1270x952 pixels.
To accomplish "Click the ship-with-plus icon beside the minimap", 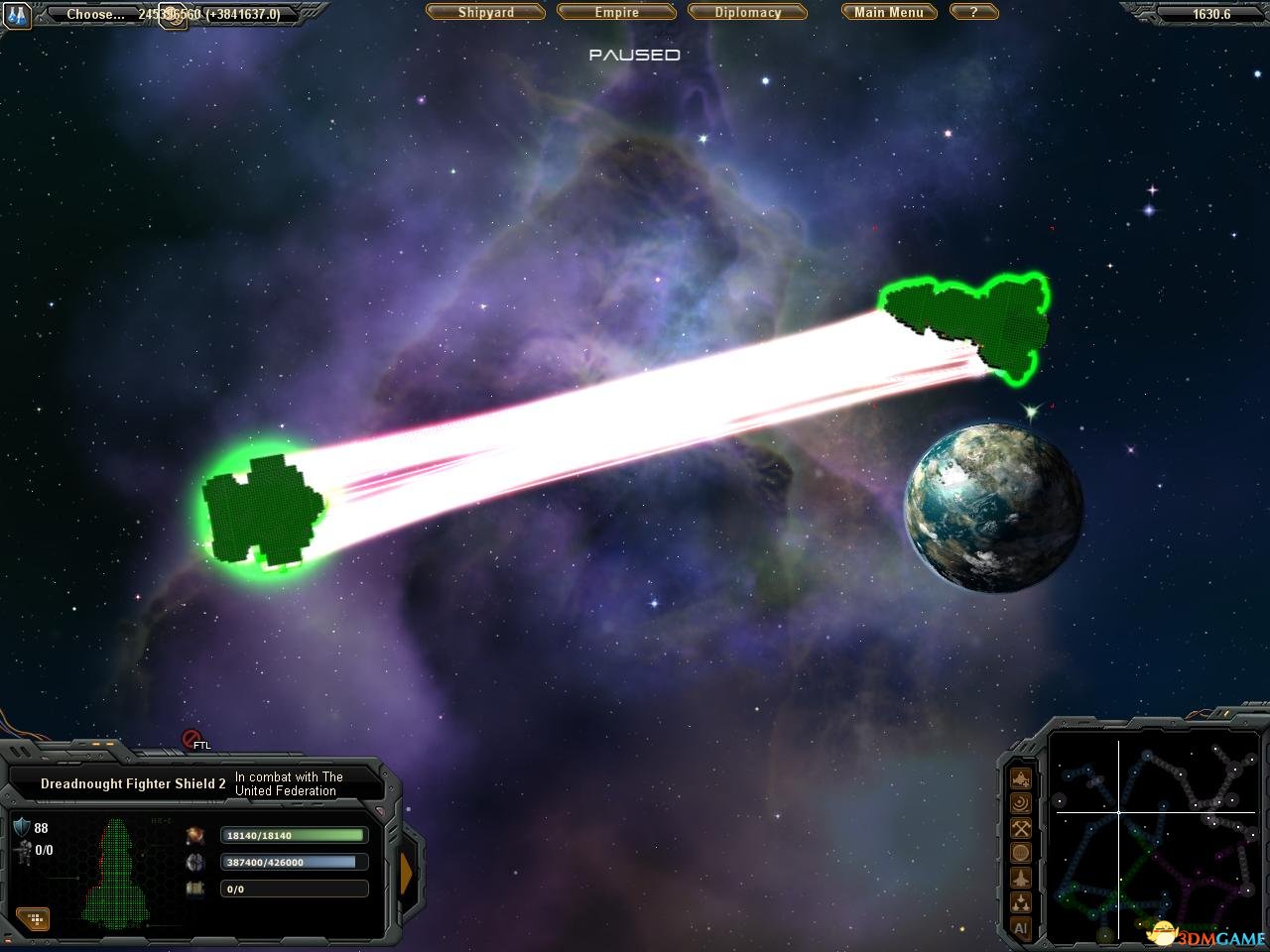I will tap(1020, 778).
